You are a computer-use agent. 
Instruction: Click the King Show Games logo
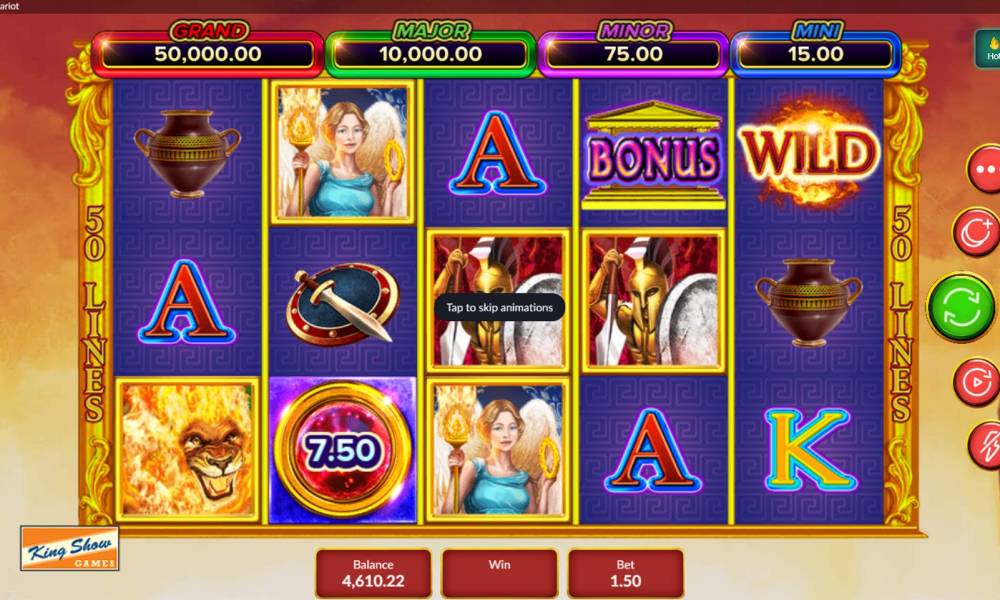pos(69,548)
